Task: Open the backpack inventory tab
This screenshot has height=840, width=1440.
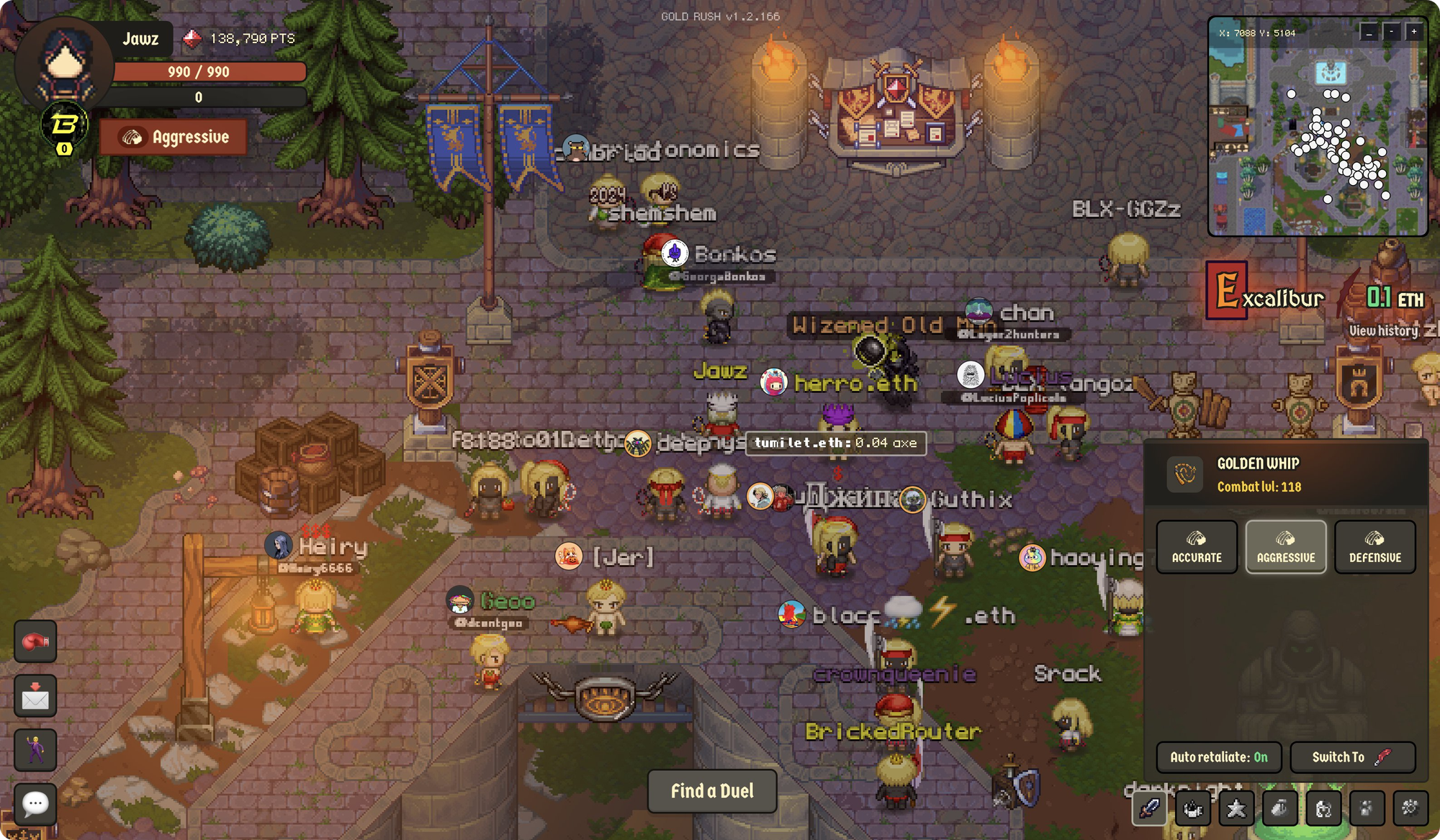Action: [x=1279, y=808]
